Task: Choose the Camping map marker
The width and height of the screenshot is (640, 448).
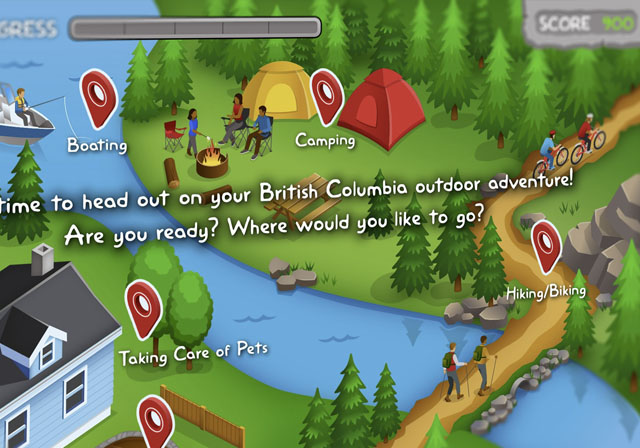Action: 326,94
